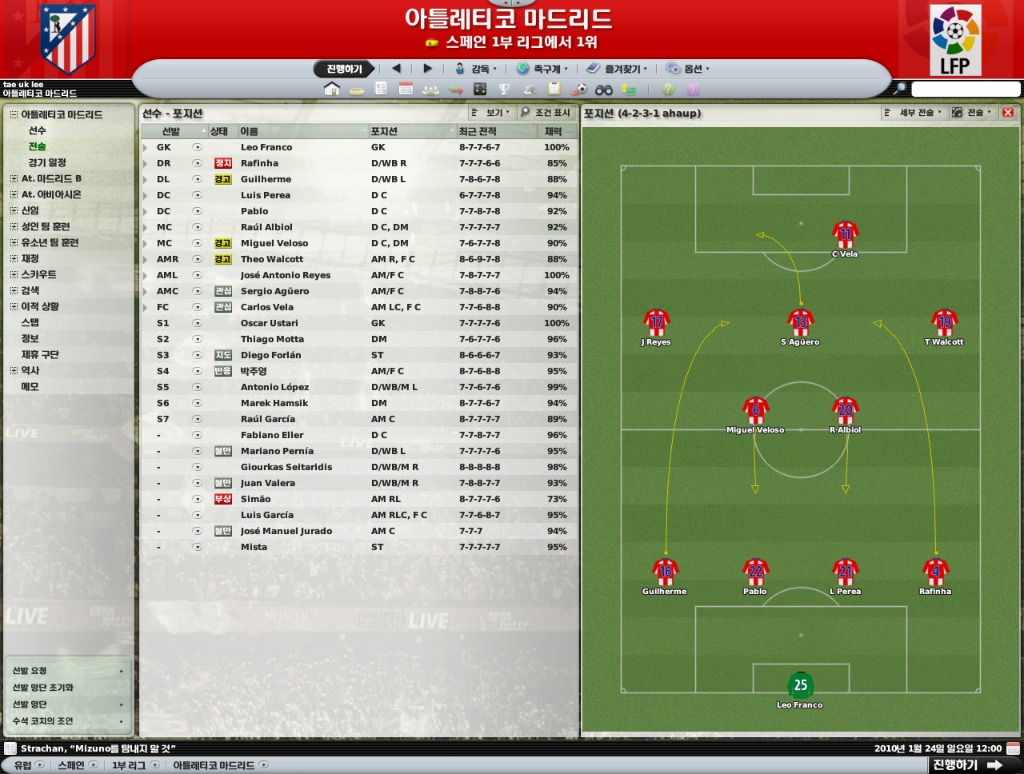The height and width of the screenshot is (774, 1024).
Task: Go to the home screen icon
Action: pyautogui.click(x=333, y=90)
